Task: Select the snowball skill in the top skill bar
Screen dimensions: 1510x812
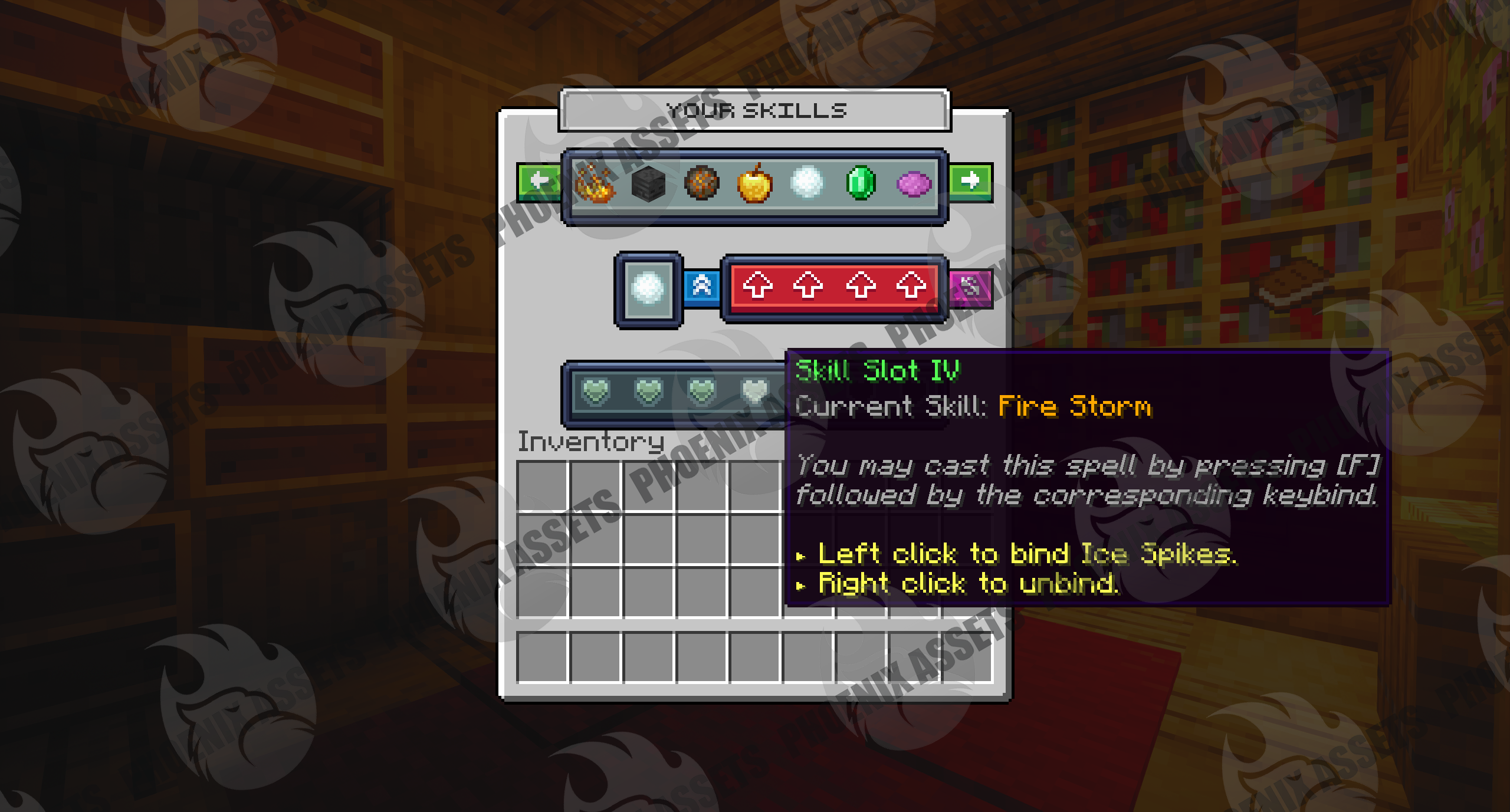Action: click(807, 183)
